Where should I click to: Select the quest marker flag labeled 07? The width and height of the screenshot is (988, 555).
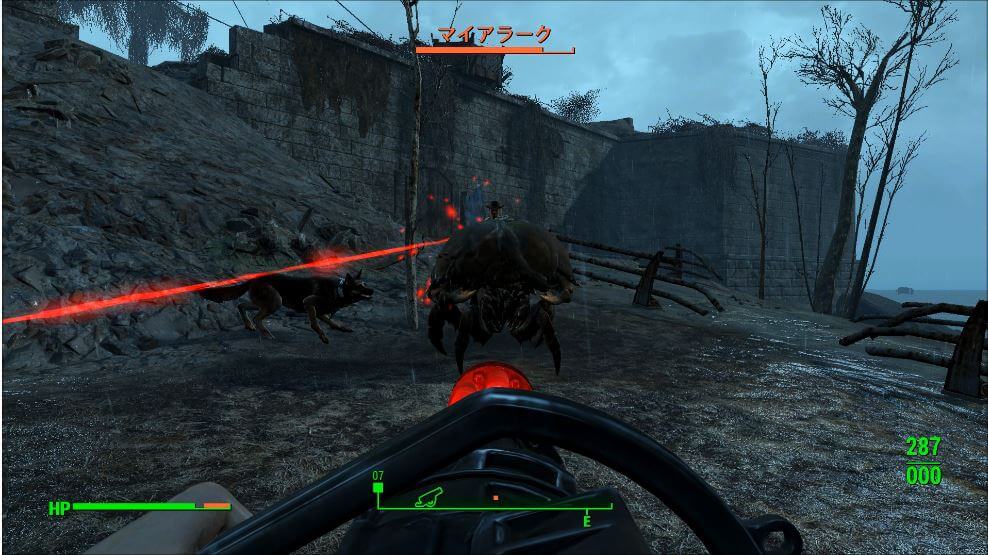[x=379, y=487]
